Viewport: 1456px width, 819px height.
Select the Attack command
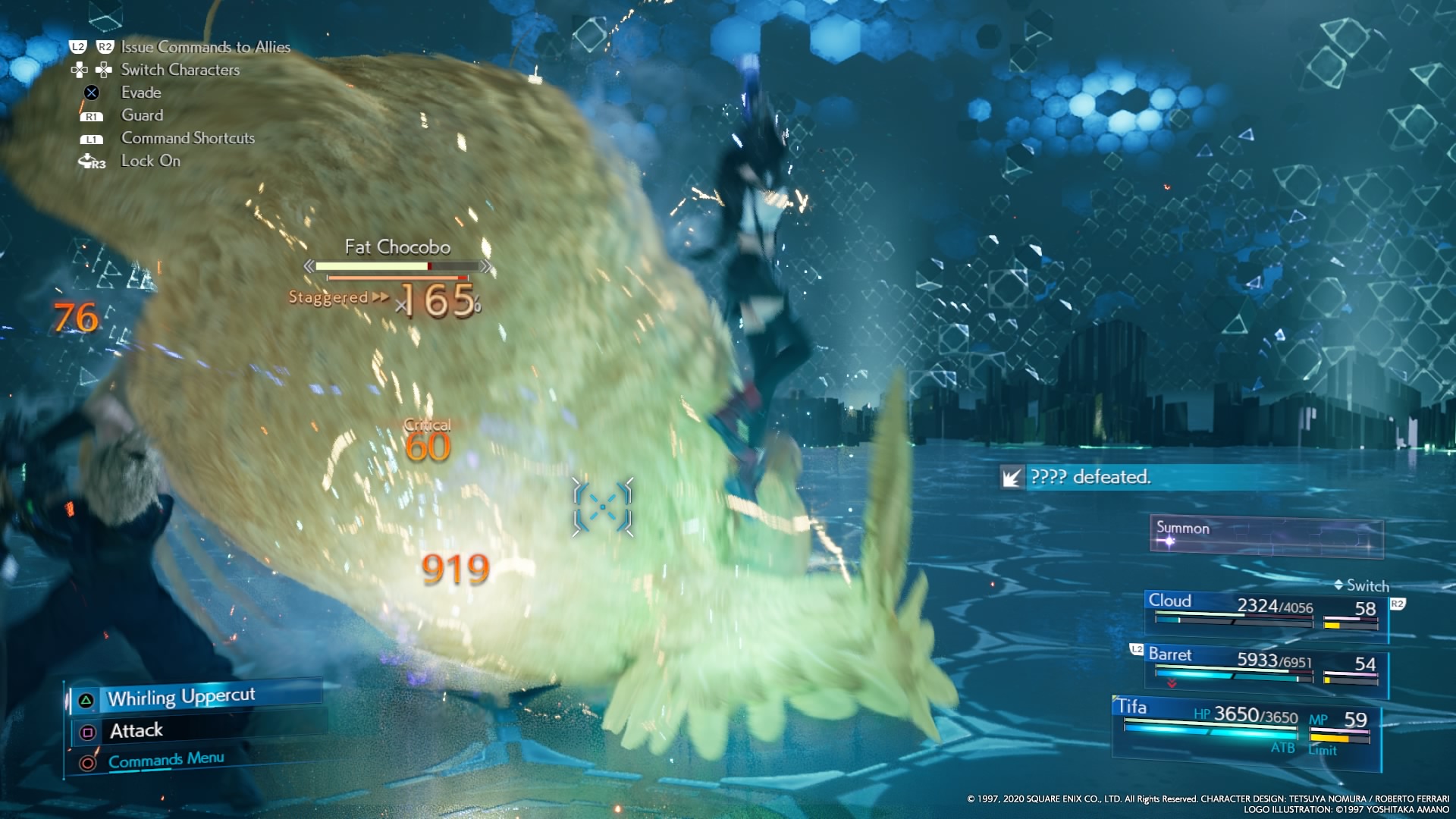pyautogui.click(x=136, y=730)
